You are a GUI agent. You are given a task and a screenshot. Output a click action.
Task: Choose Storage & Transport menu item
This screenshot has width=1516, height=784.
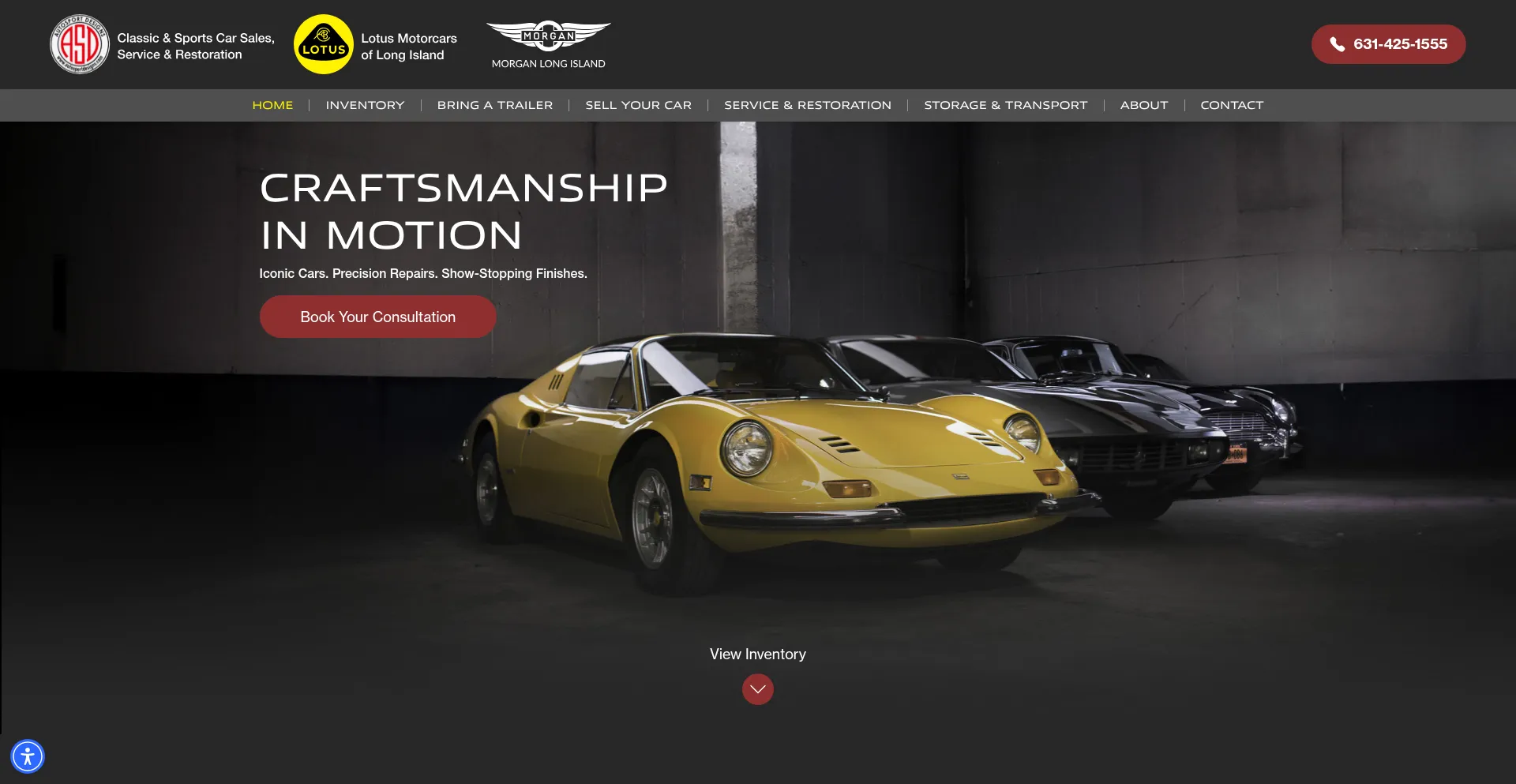click(x=1005, y=105)
